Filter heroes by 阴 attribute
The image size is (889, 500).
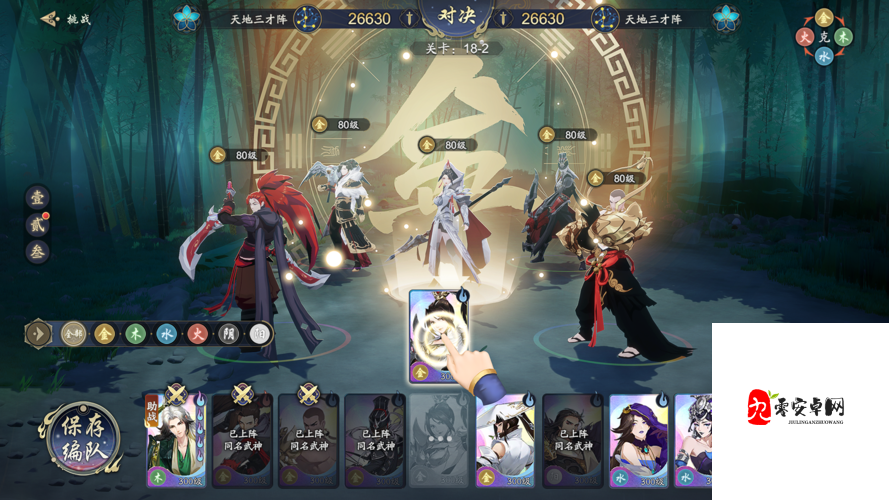[x=228, y=334]
